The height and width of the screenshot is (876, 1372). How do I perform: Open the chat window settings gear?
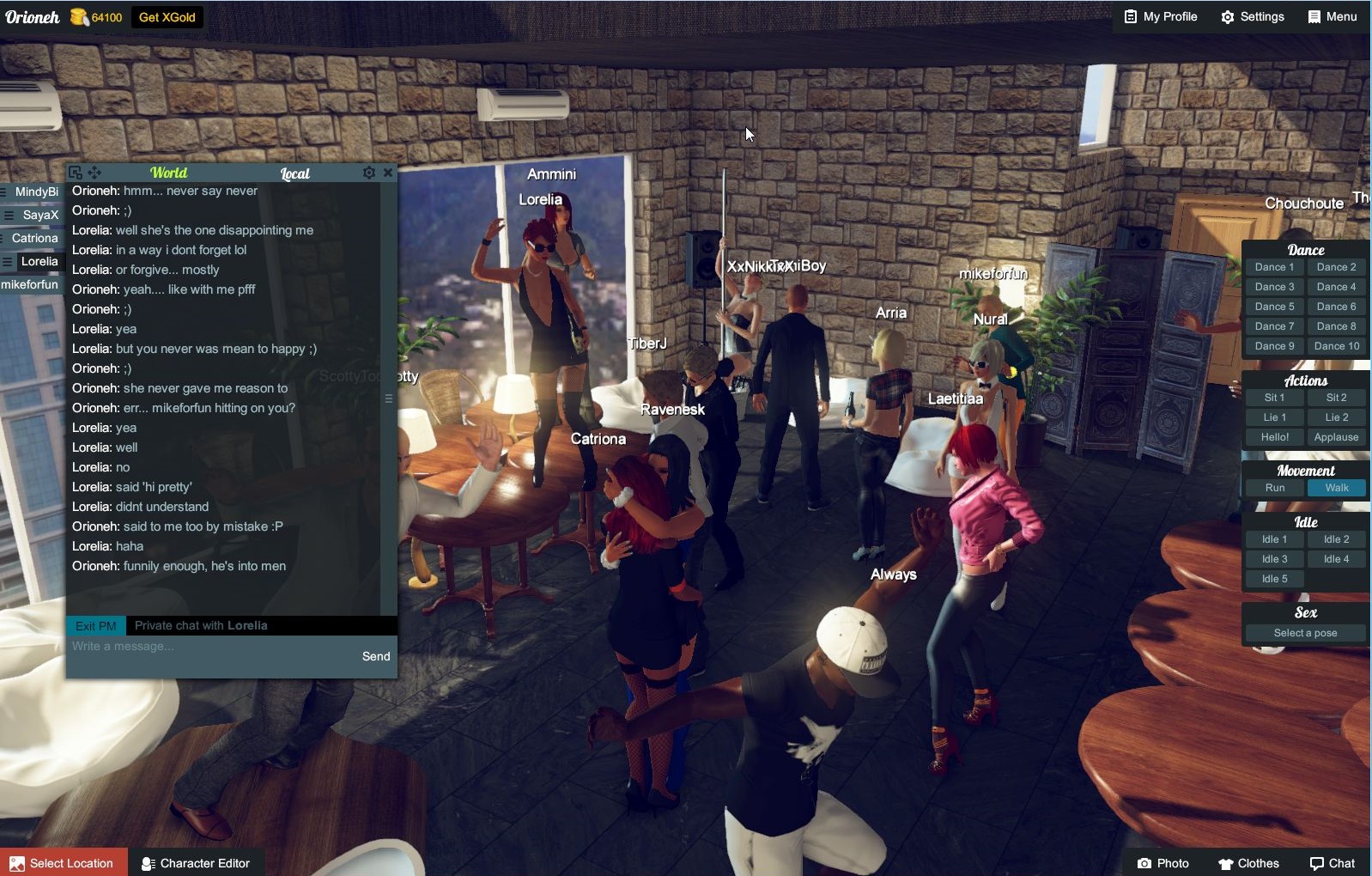point(369,172)
